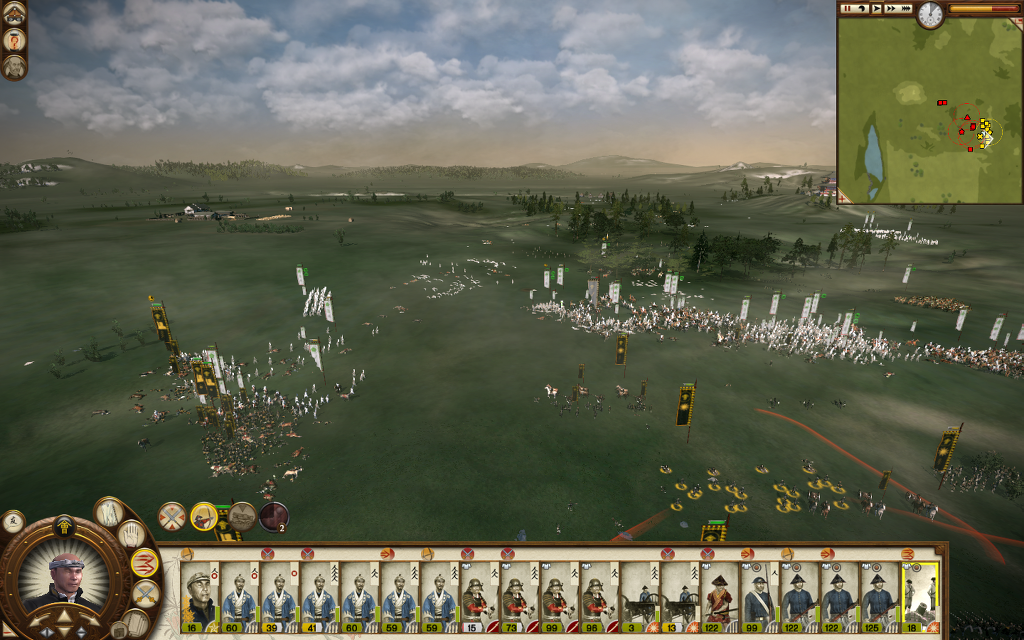Toggle the crossed-swords melee mode button
Viewport: 1024px width, 640px height.
(x=145, y=594)
